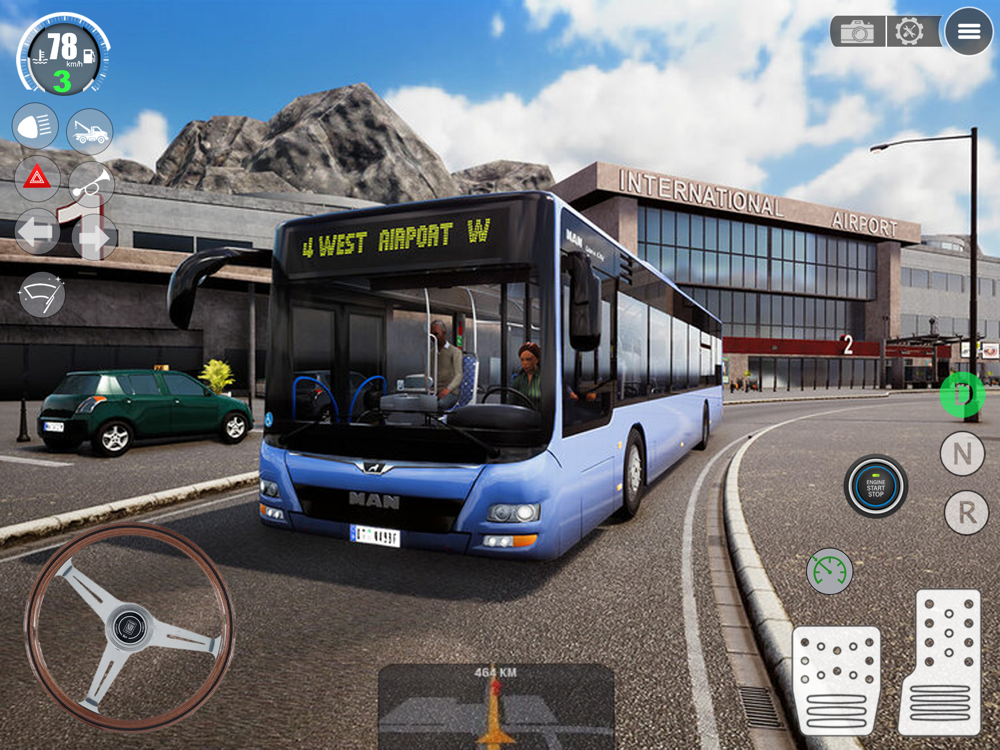Select Neutral gear N button

coord(962,454)
